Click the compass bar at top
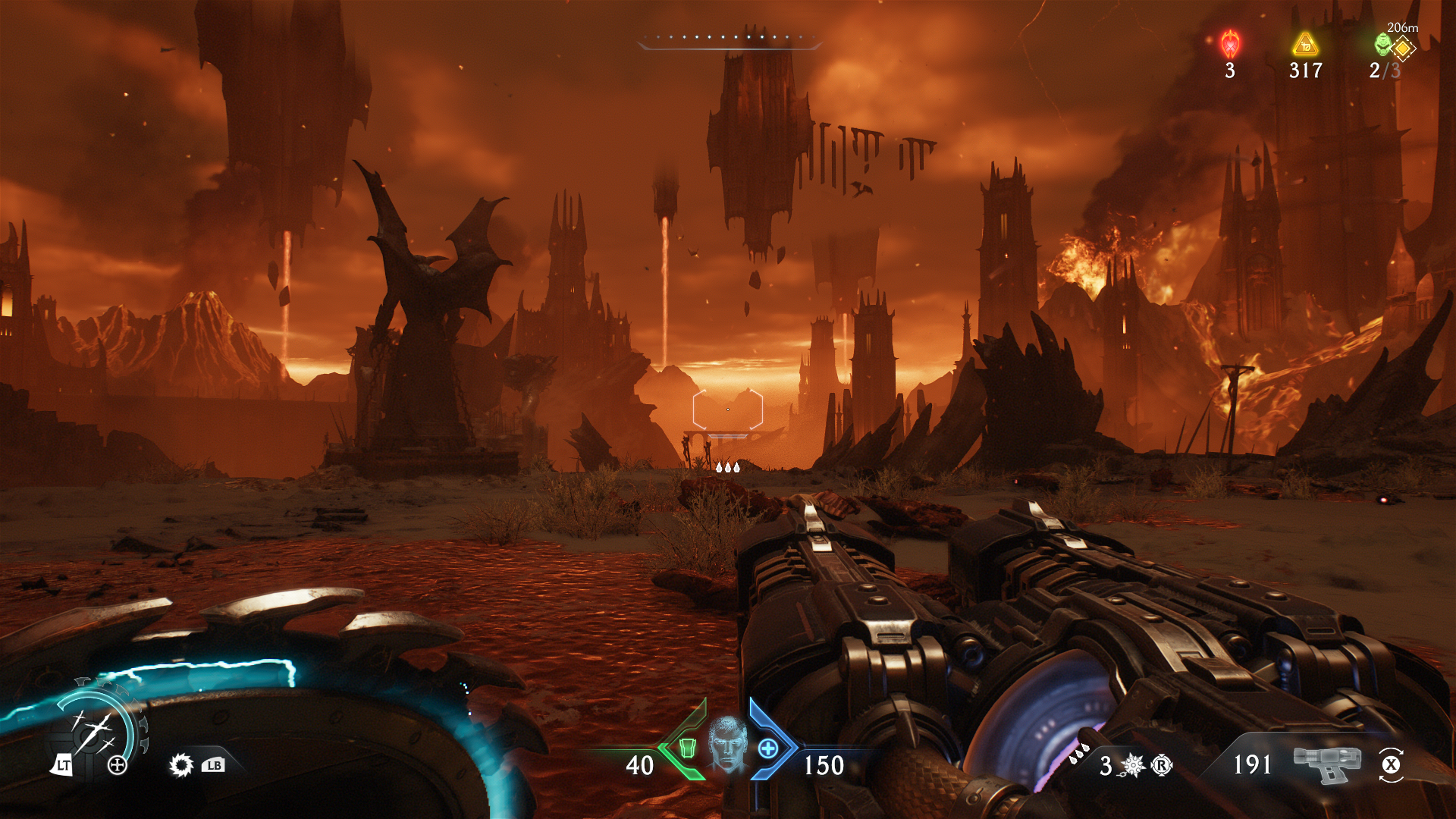Image resolution: width=1456 pixels, height=819 pixels. [730, 39]
